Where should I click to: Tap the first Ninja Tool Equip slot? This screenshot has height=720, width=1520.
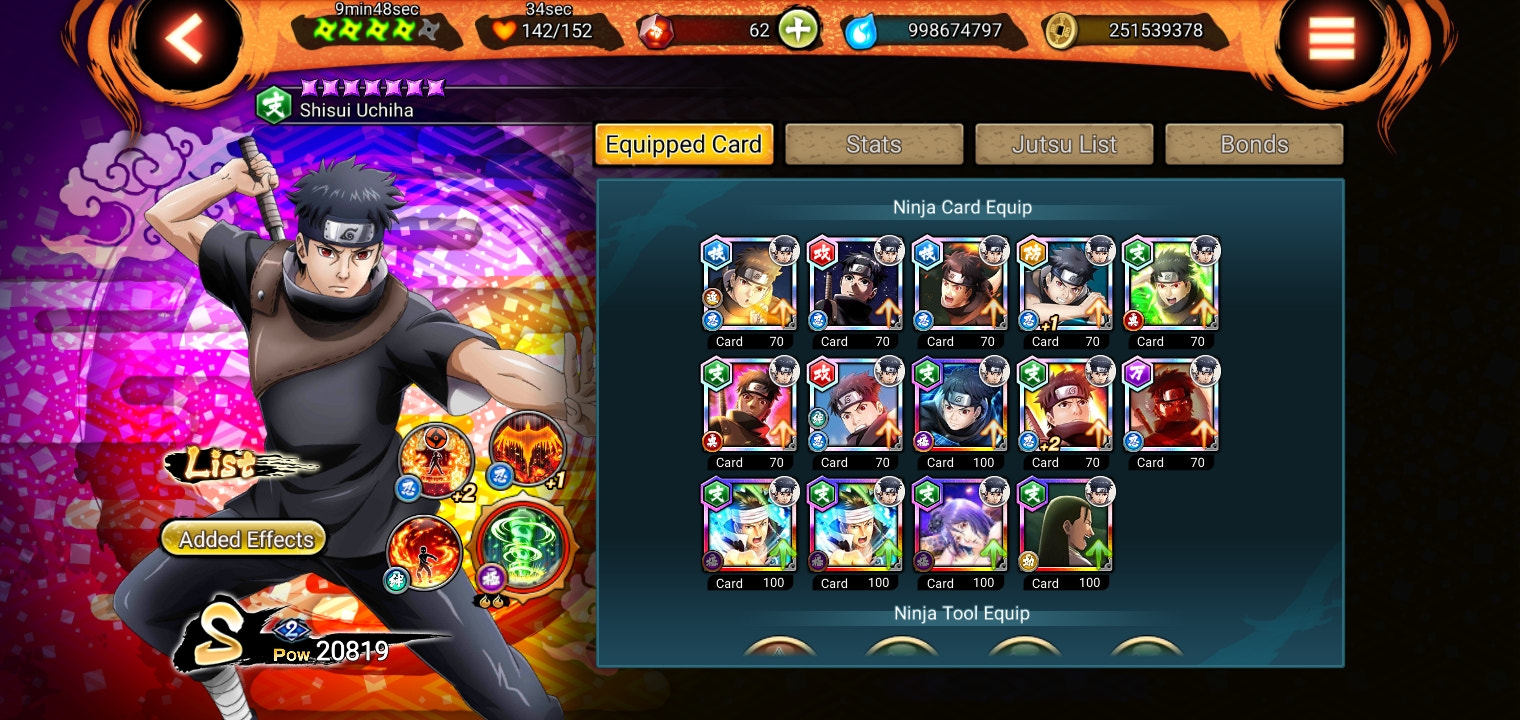780,655
